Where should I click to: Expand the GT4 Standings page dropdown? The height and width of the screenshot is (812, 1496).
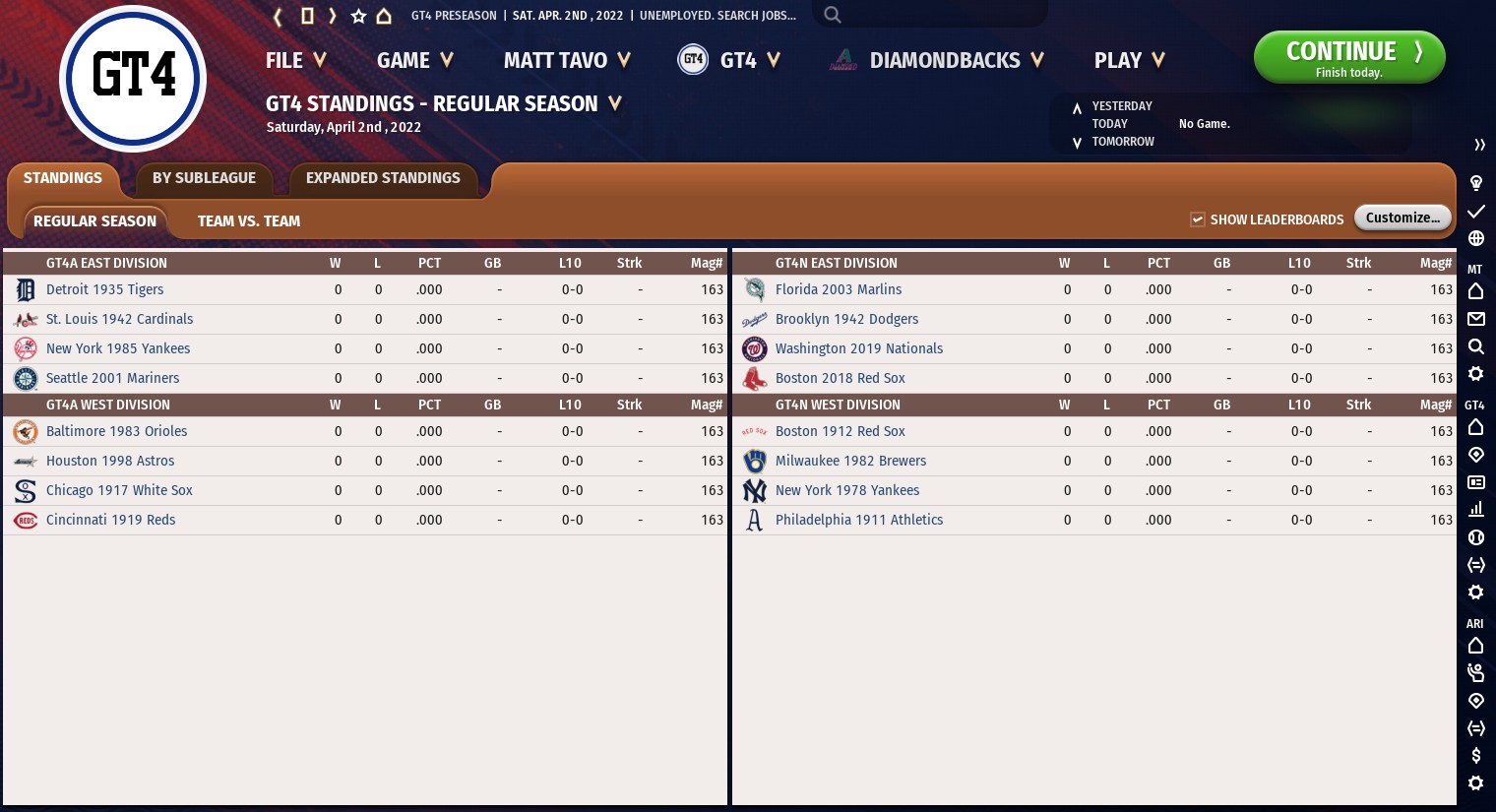[x=615, y=103]
